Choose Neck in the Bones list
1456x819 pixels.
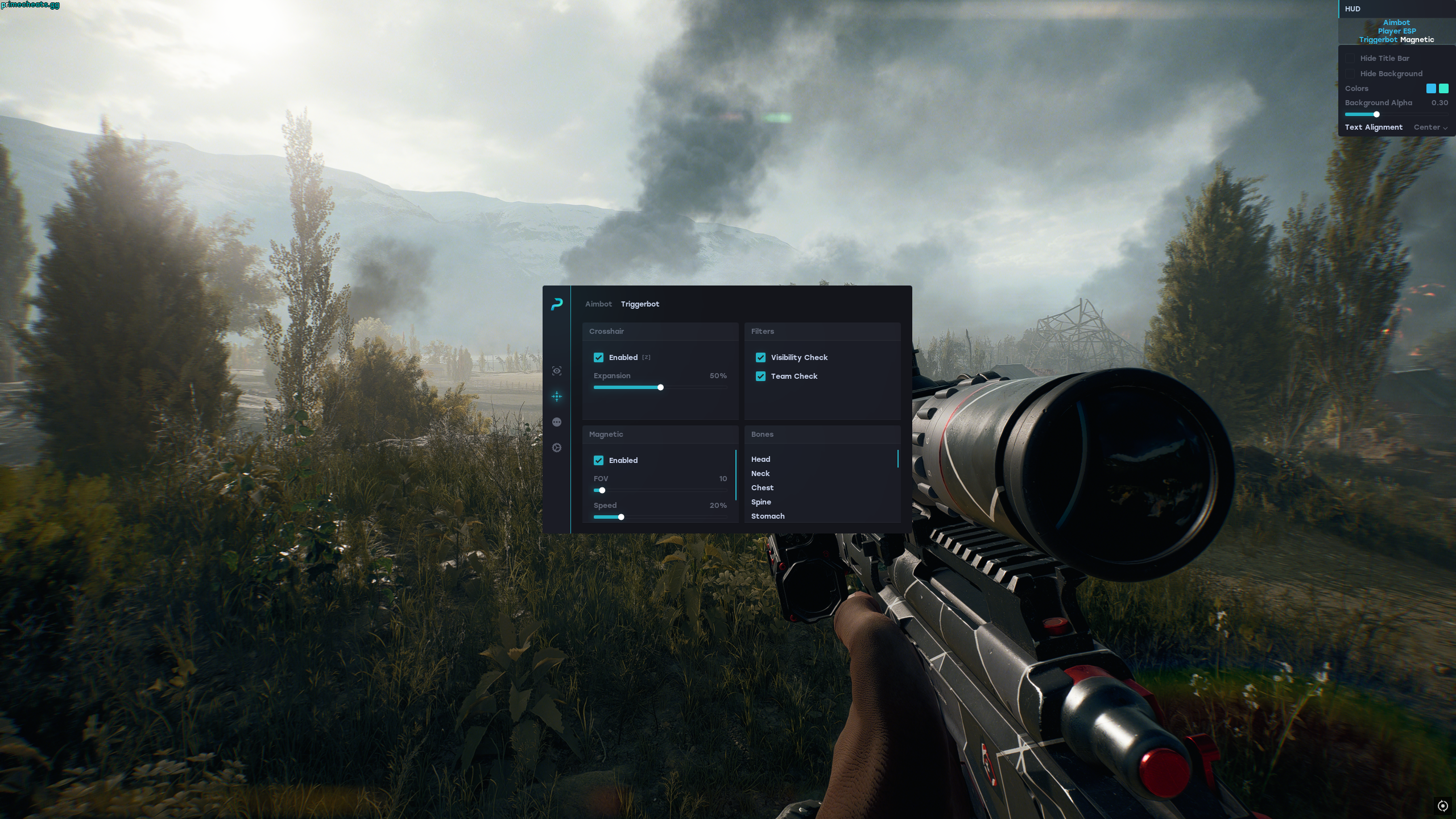(x=760, y=473)
